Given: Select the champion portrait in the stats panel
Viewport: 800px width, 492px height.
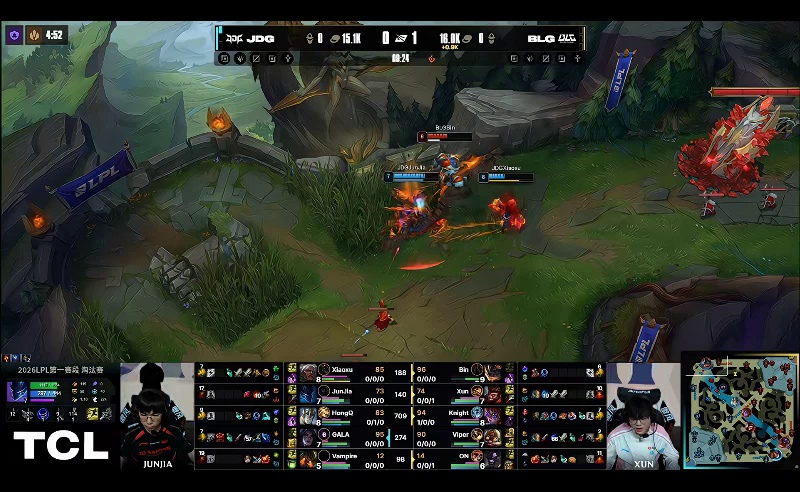Looking at the screenshot, I should 19,393.
